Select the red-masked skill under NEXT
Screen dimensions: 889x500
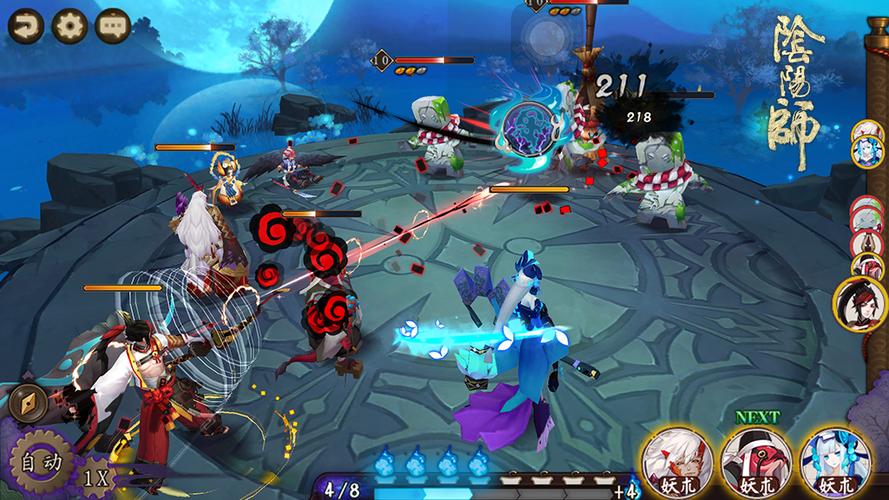pyautogui.click(x=751, y=460)
